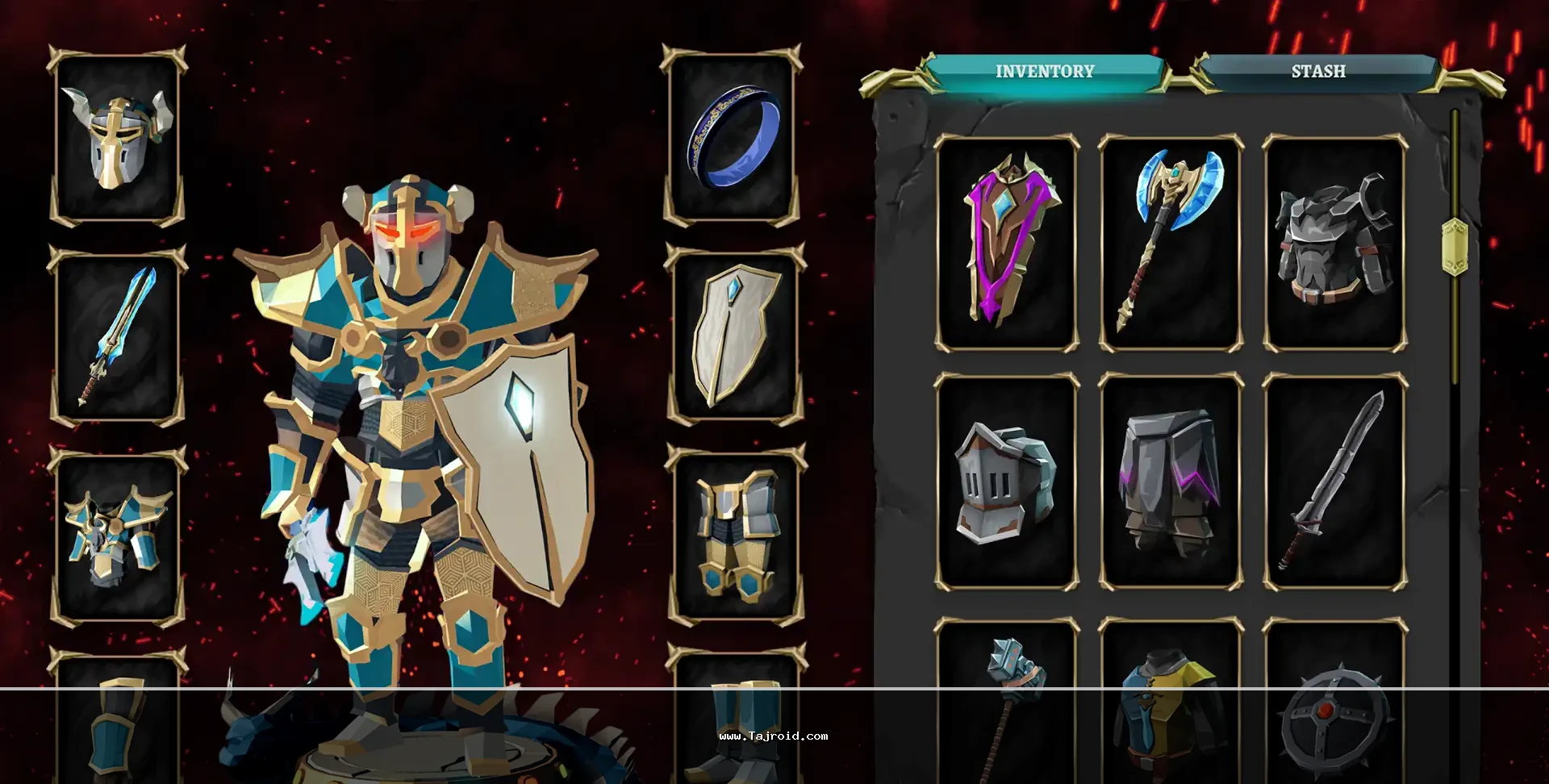
Task: Select the dark steel sword in inventory
Action: click(x=1334, y=482)
